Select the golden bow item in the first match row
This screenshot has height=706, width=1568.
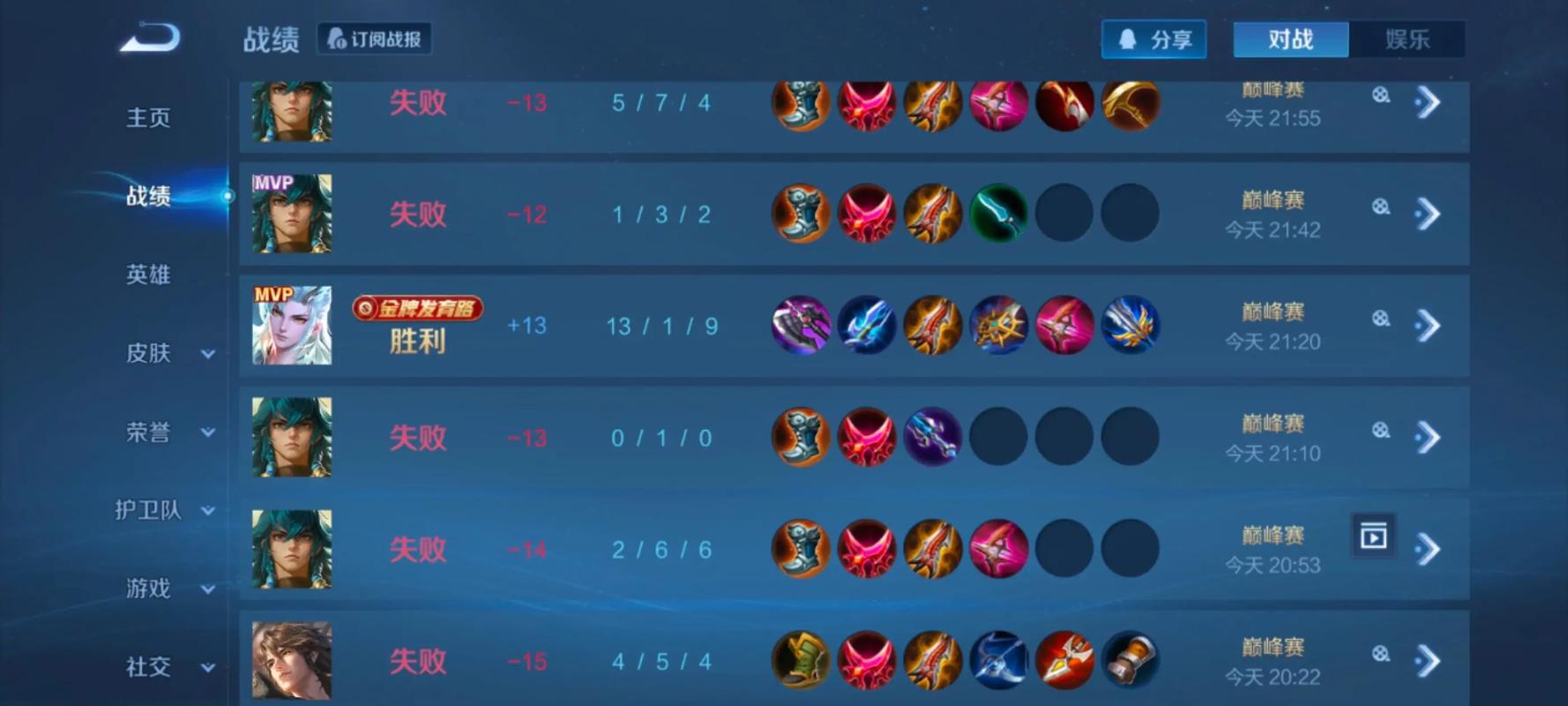coord(1131,103)
